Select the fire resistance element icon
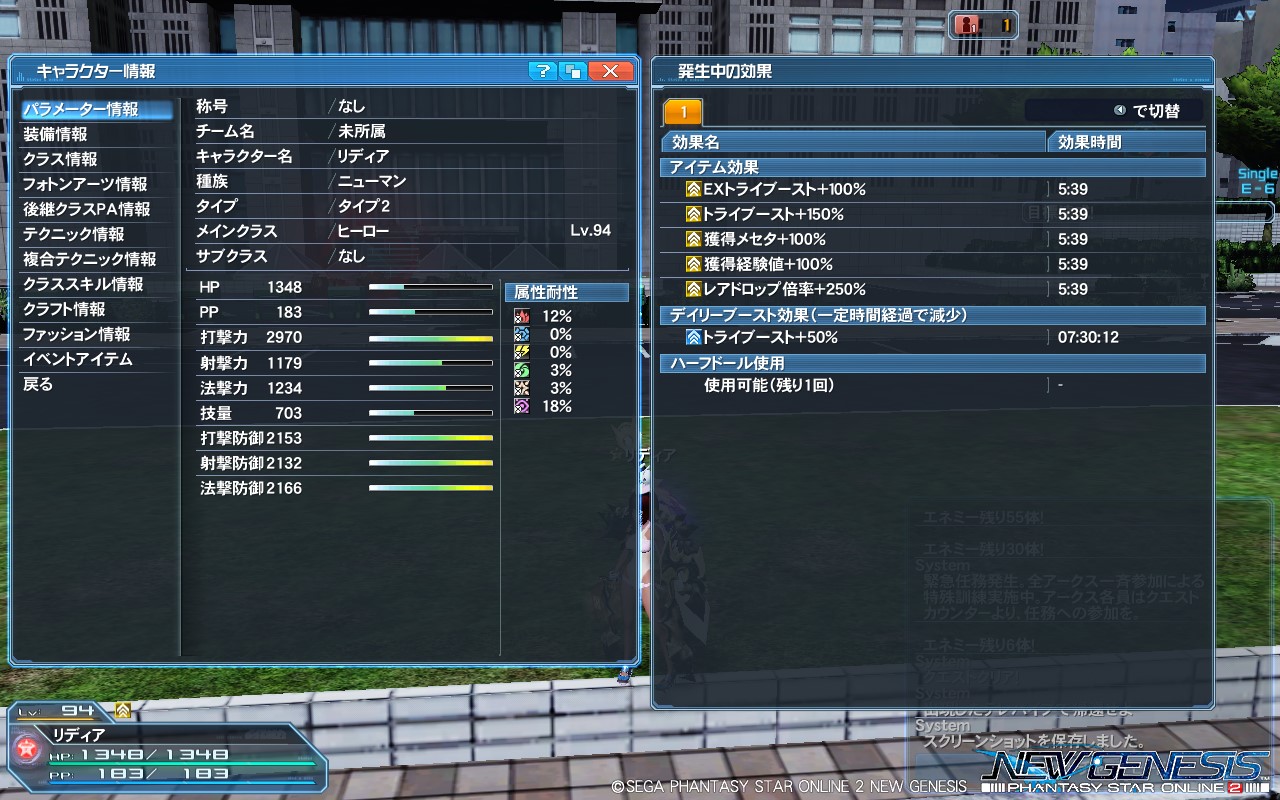 click(x=520, y=316)
